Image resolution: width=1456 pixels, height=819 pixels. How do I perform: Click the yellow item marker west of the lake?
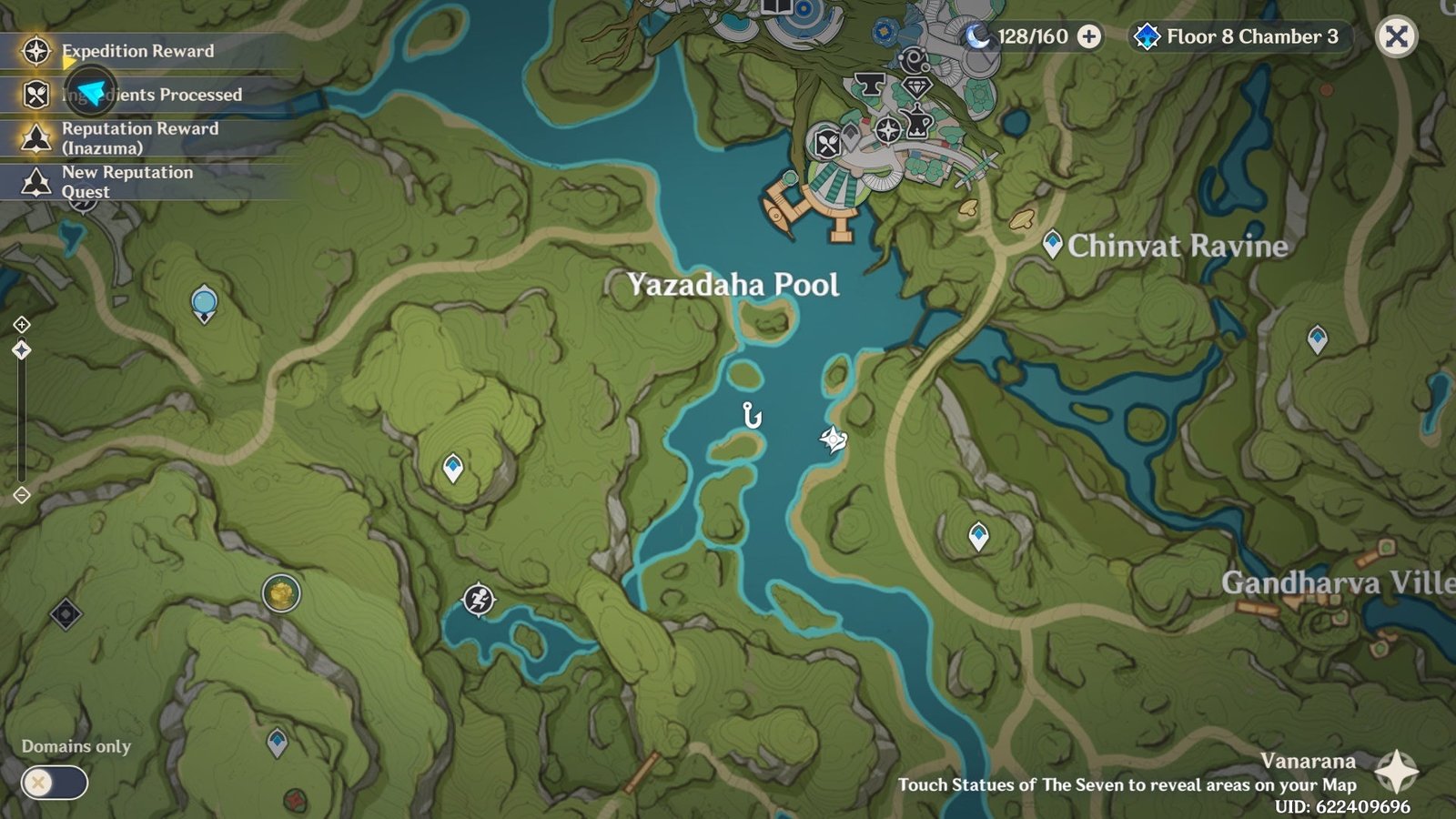click(278, 593)
